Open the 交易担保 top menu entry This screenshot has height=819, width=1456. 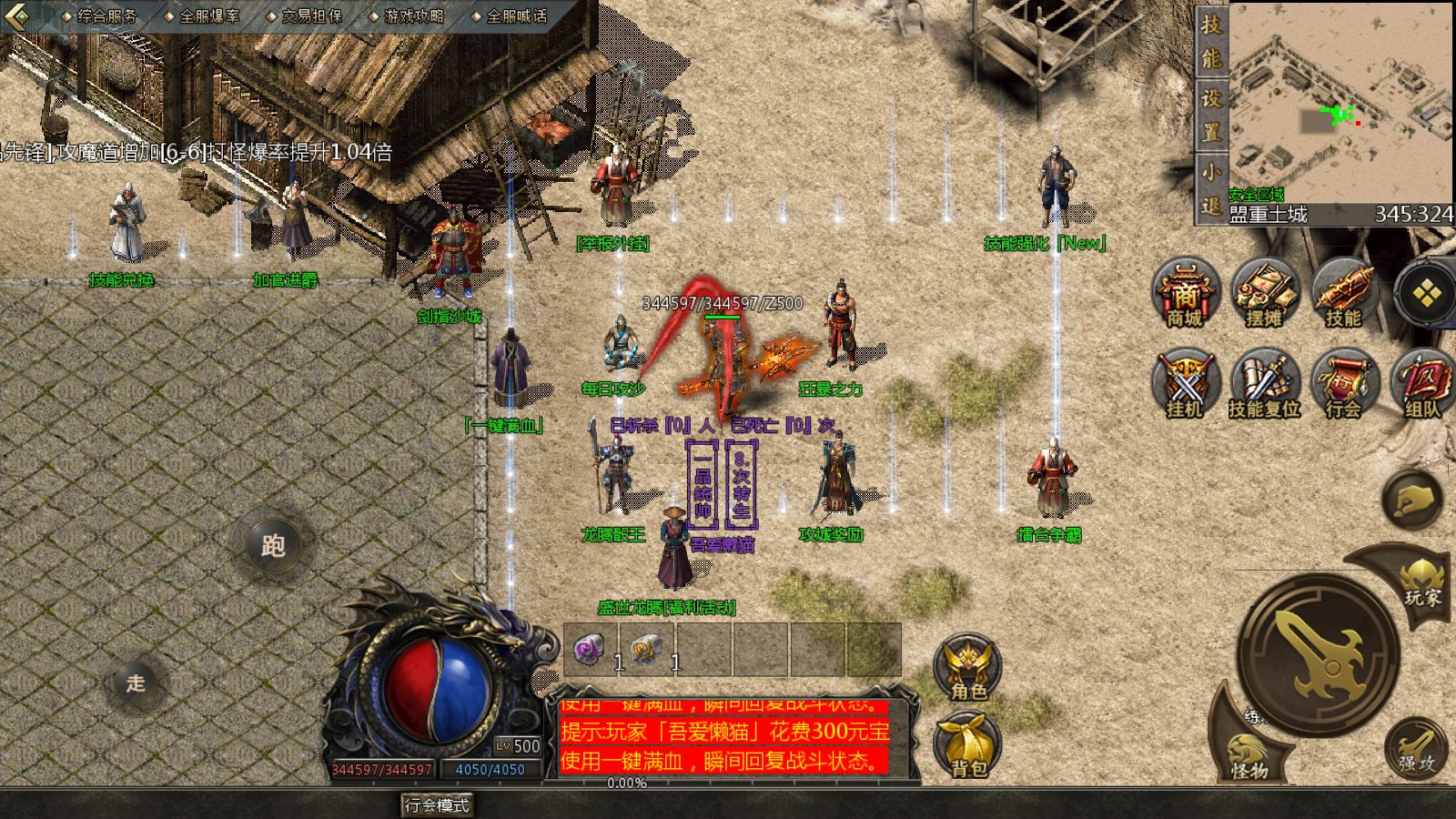click(311, 15)
